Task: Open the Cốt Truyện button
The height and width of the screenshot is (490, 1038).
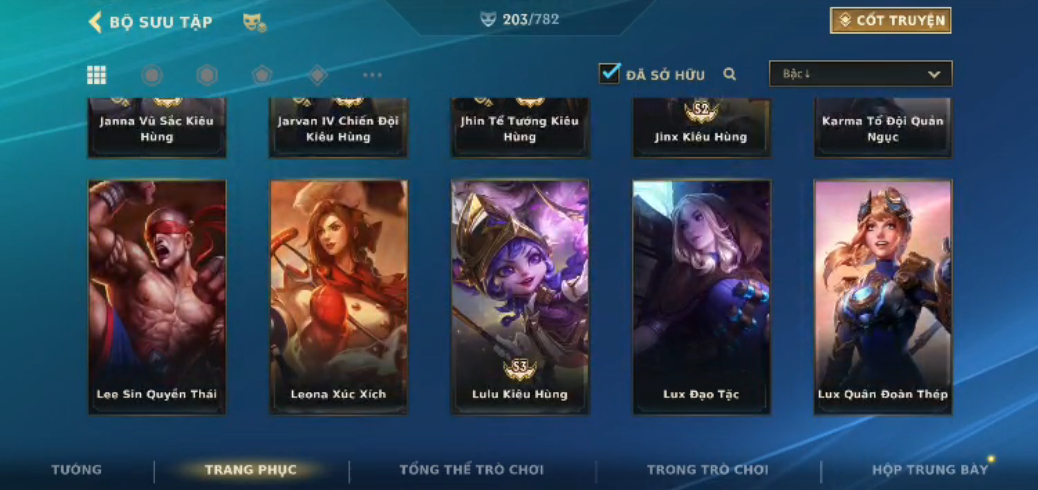Action: (x=890, y=21)
